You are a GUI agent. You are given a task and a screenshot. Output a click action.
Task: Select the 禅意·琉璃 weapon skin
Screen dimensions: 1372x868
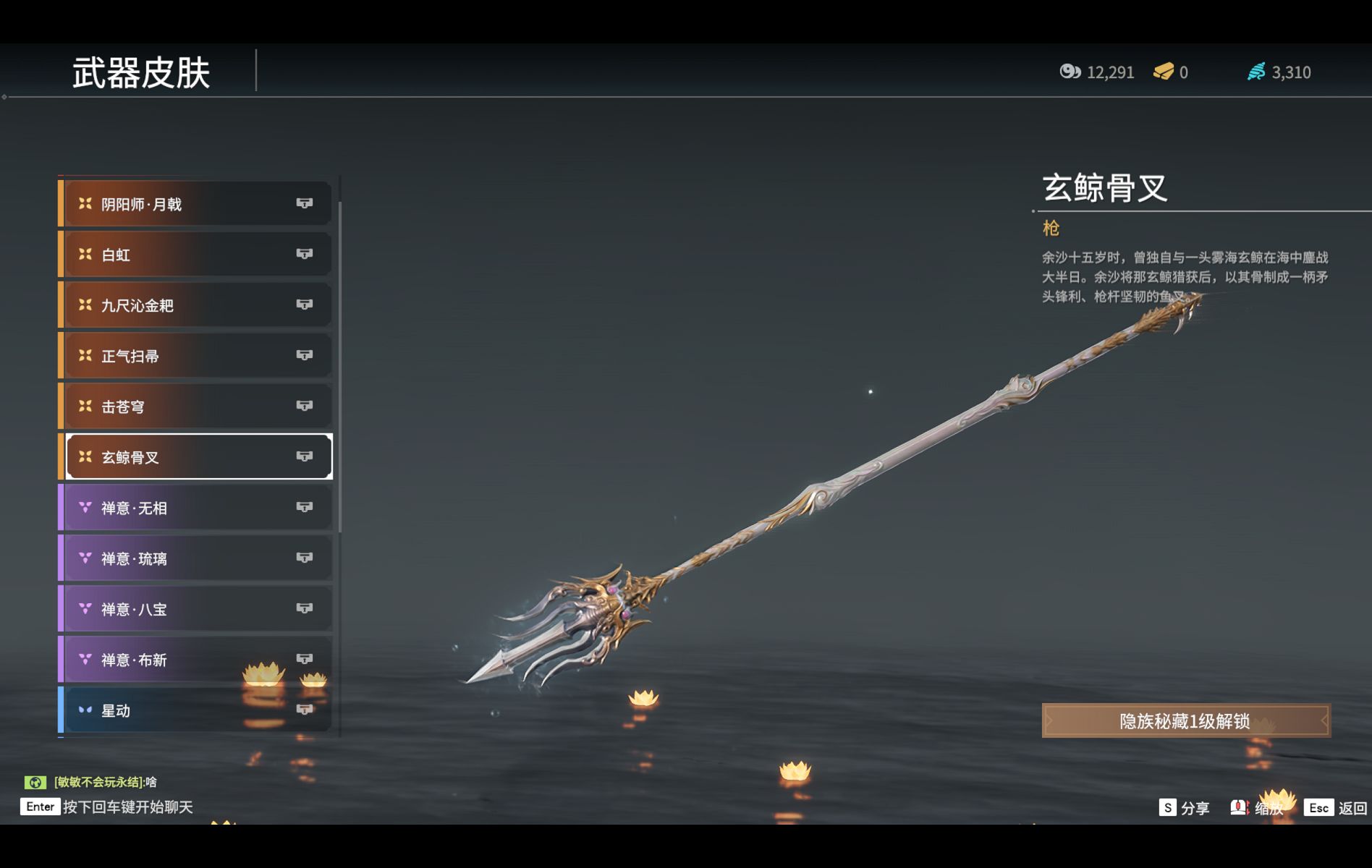197,558
